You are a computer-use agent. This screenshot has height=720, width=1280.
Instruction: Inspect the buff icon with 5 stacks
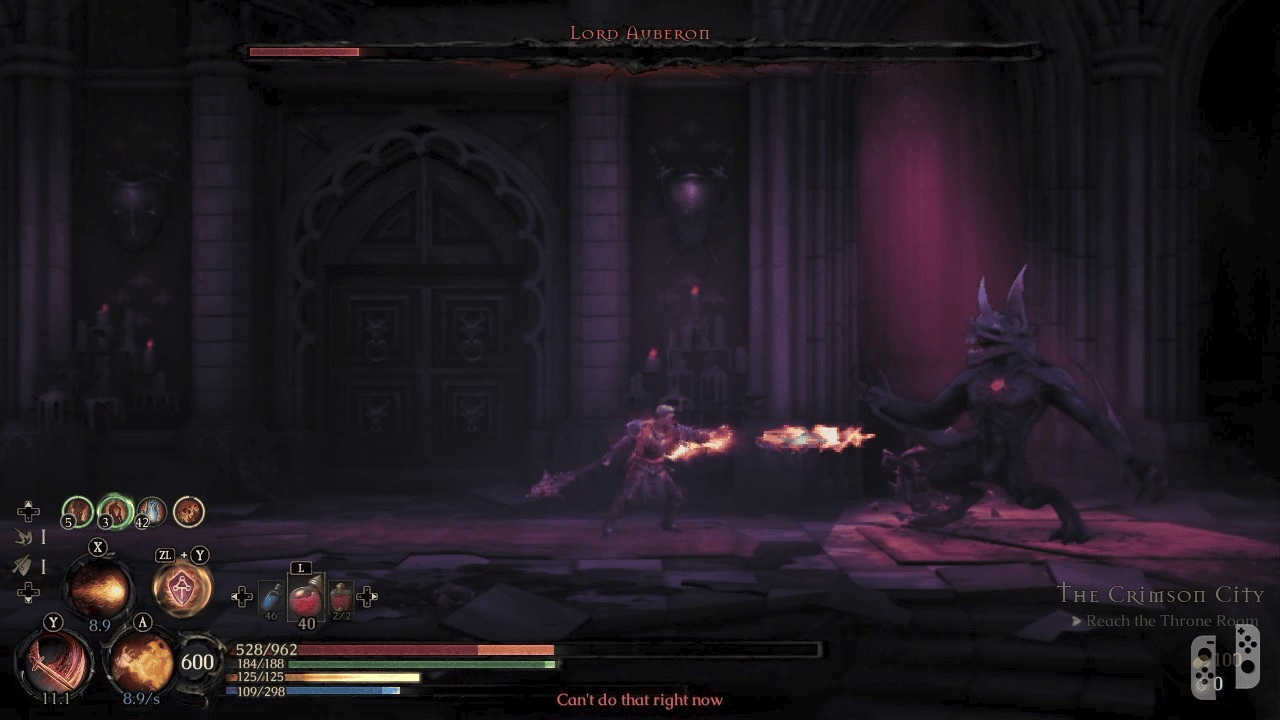point(78,512)
